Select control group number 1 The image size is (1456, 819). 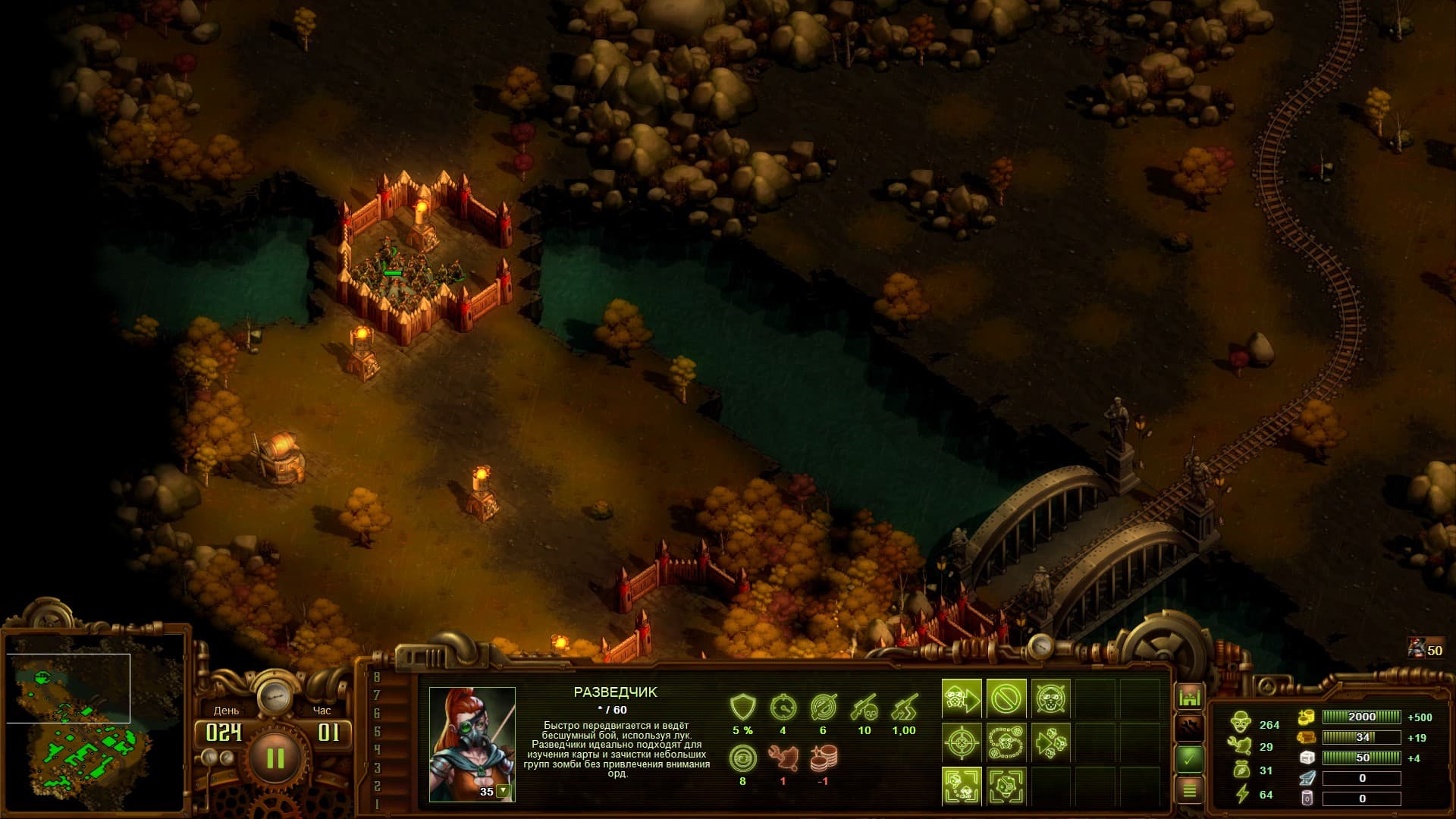(x=377, y=804)
